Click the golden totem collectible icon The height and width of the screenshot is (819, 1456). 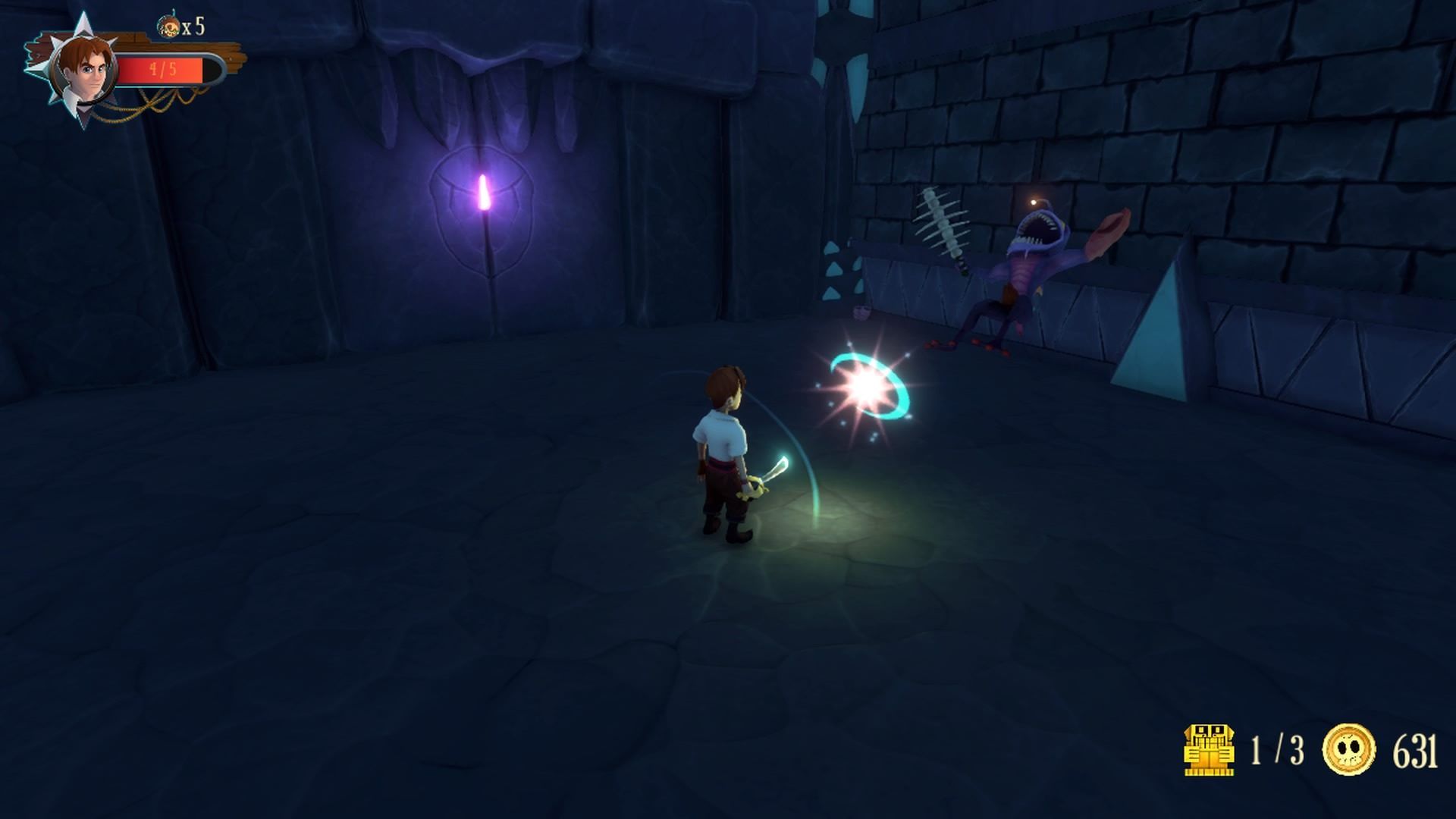pyautogui.click(x=1209, y=750)
